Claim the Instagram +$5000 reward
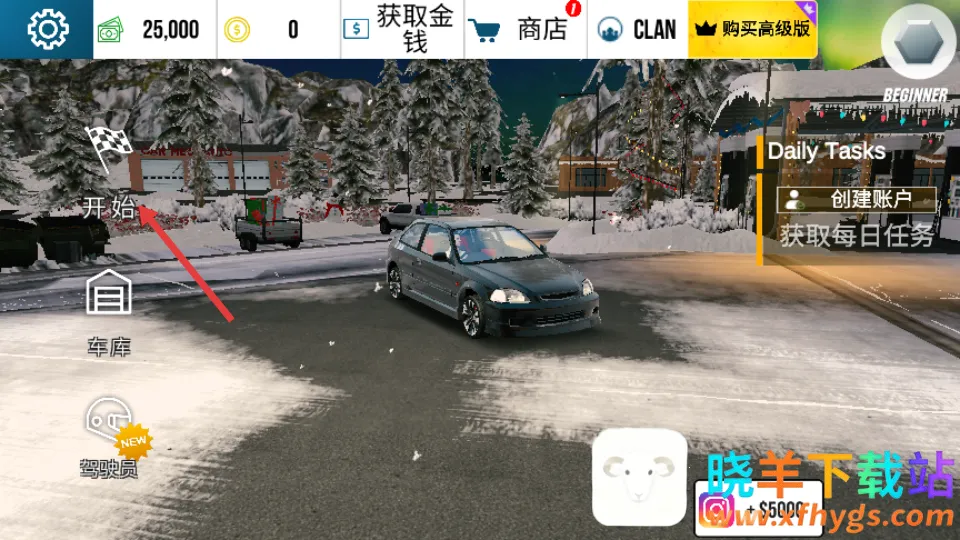This screenshot has height=540, width=960. 760,508
